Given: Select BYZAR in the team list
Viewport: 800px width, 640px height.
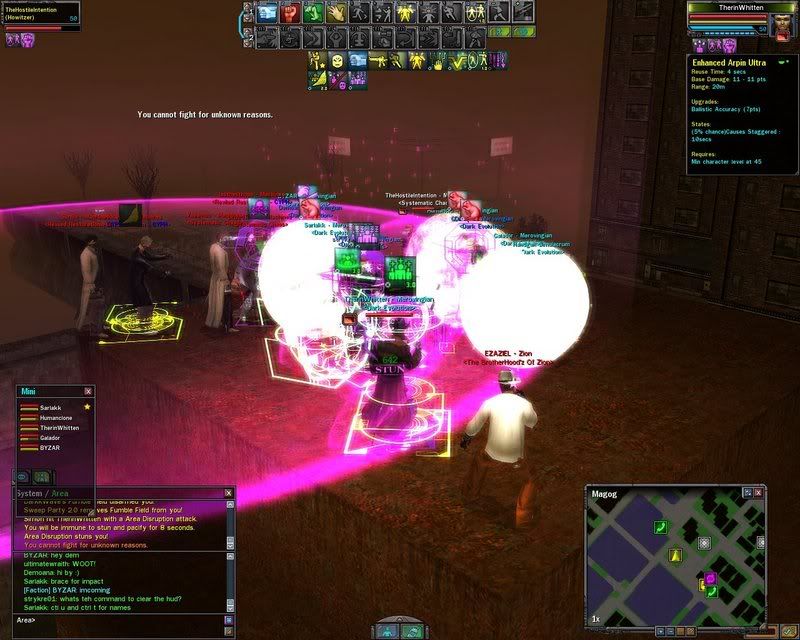Looking at the screenshot, I should 50,450.
